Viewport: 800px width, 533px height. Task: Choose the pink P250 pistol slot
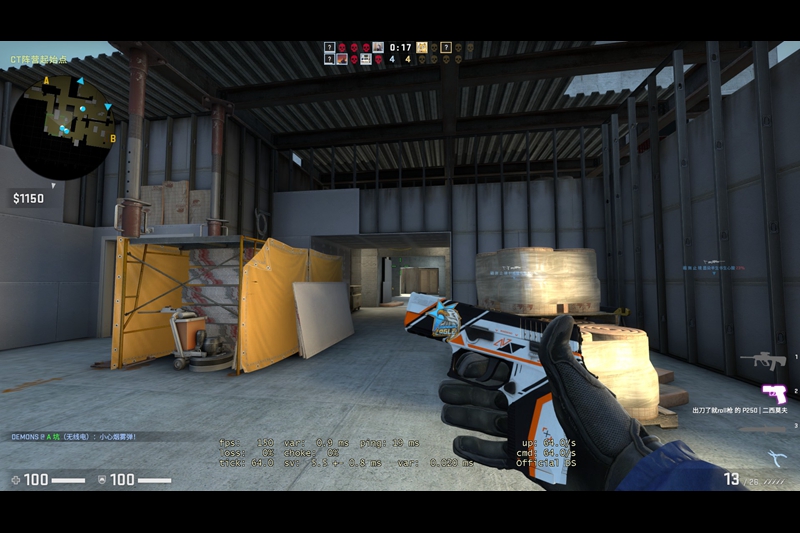coord(774,392)
